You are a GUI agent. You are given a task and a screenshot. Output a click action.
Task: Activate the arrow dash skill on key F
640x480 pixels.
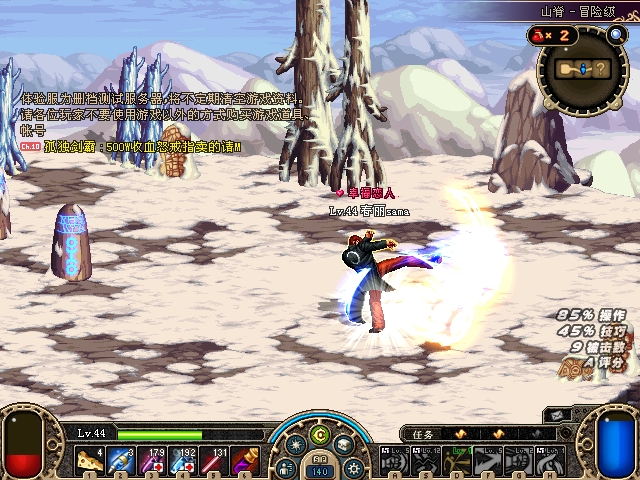(487, 461)
